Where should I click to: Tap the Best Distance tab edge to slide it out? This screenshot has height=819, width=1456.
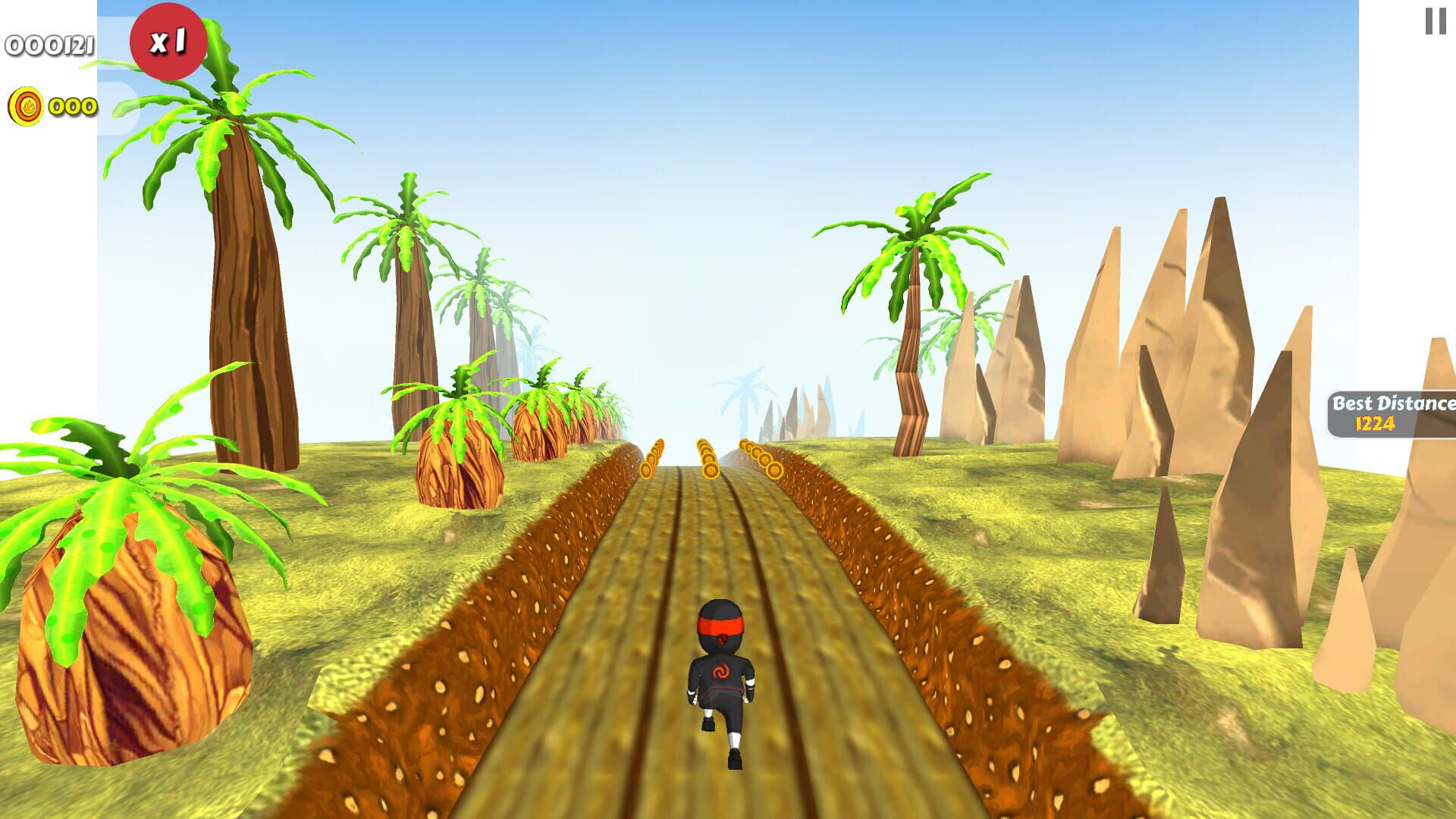1335,415
